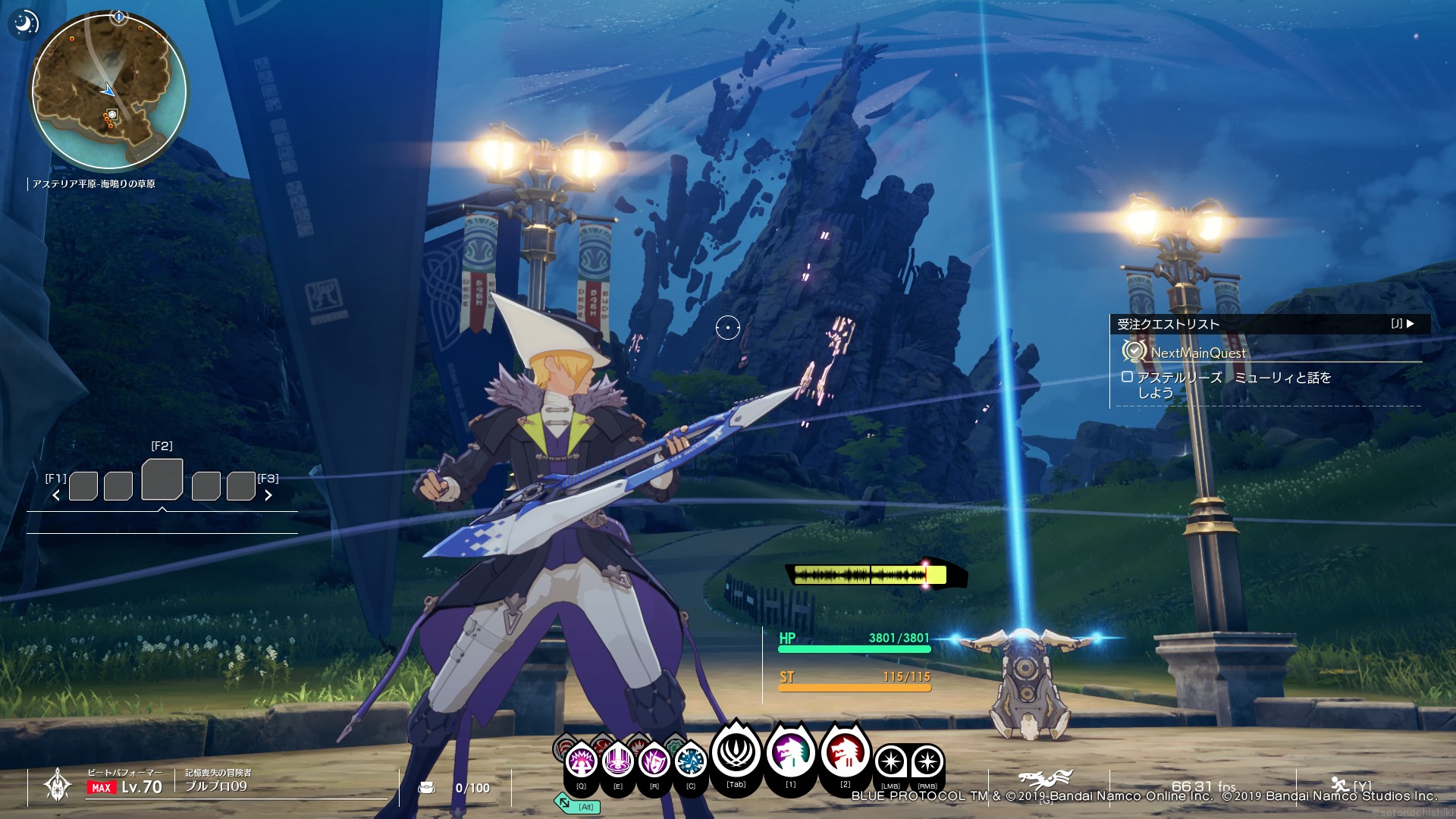Viewport: 1456px width, 819px height.
Task: Use the purple light-pillar skill
Action: click(617, 760)
